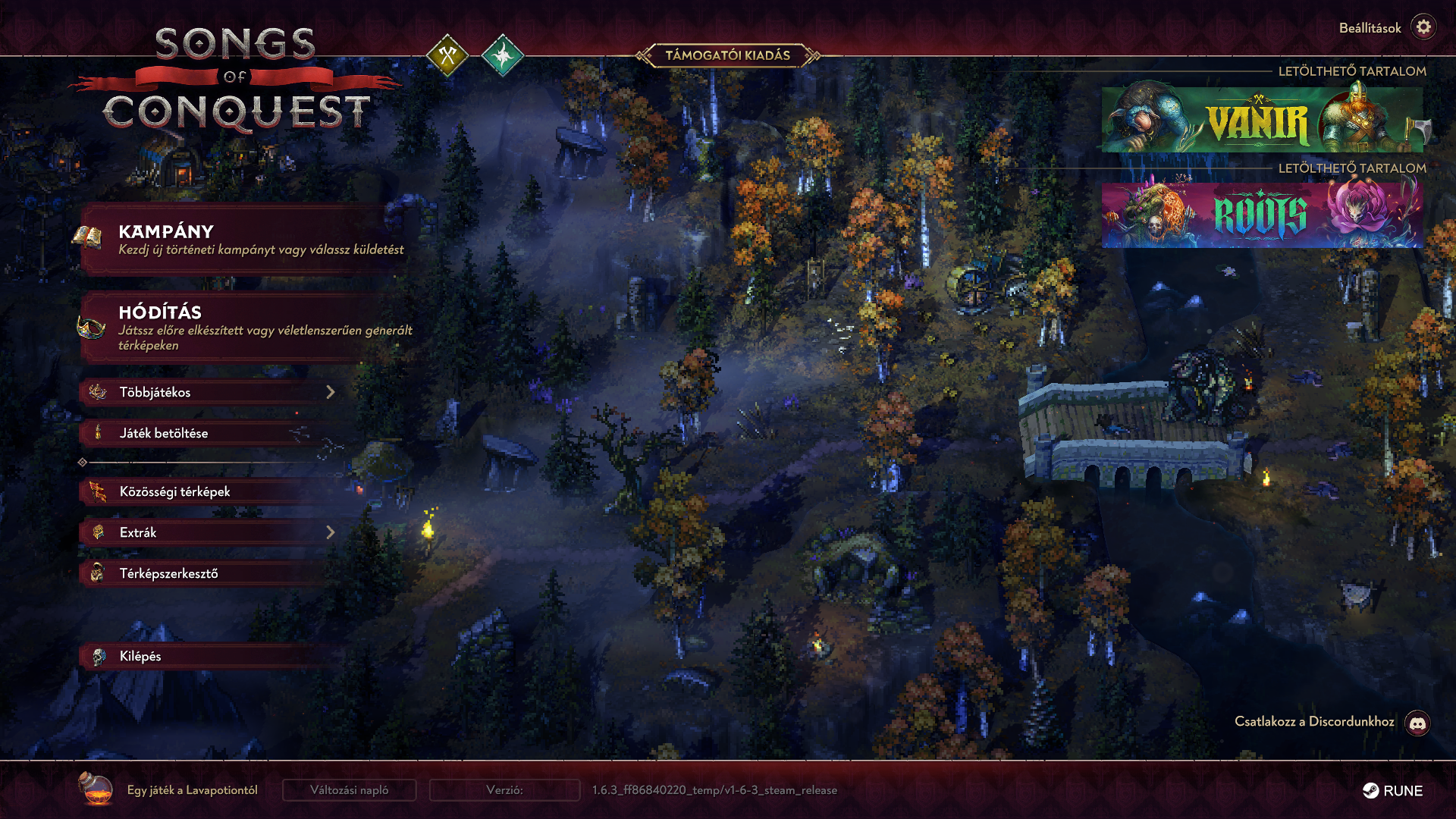Click the Támogatói kiadás badge
This screenshot has height=819, width=1456.
727,55
